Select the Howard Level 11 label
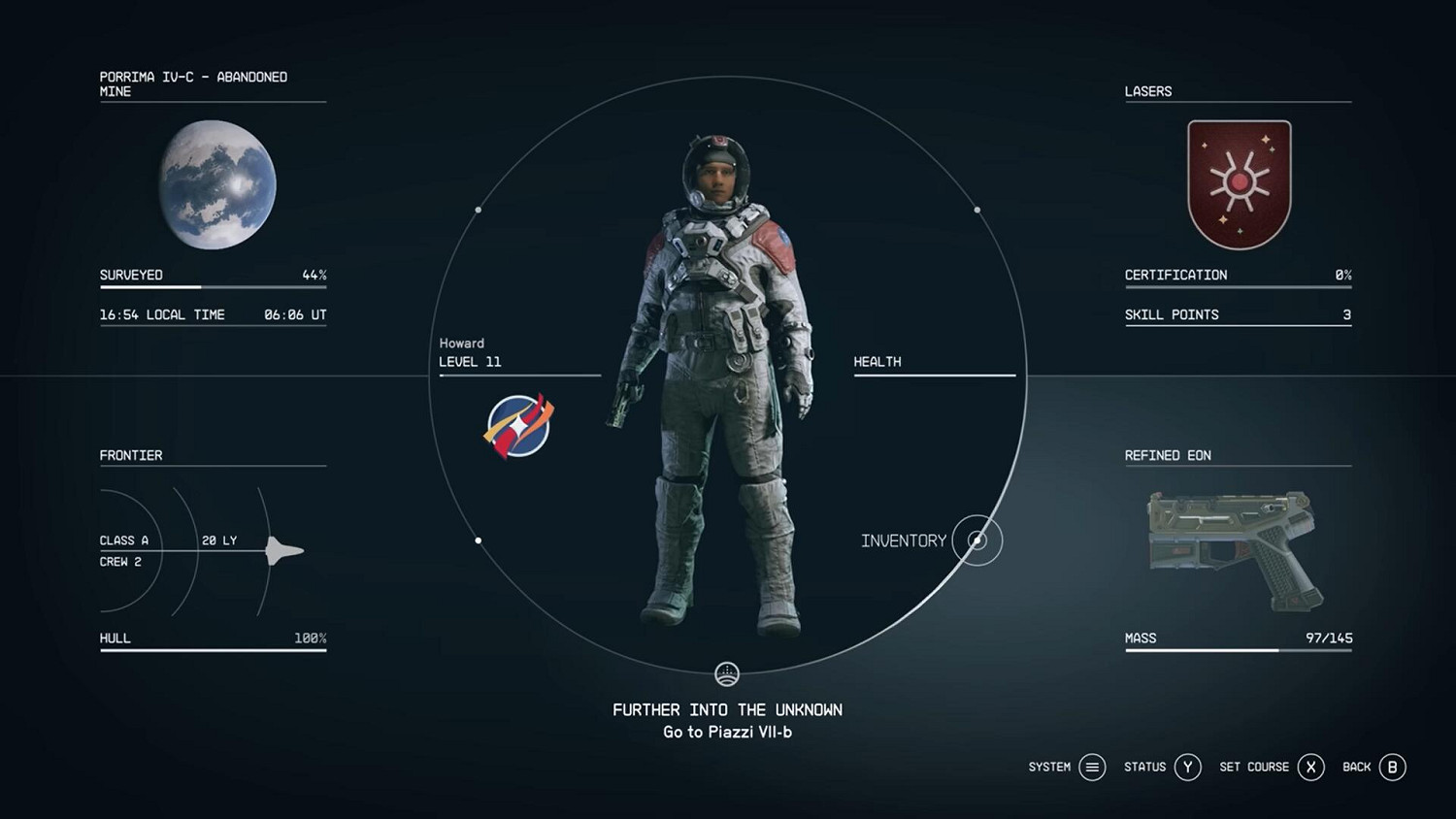This screenshot has width=1456, height=819. 470,353
